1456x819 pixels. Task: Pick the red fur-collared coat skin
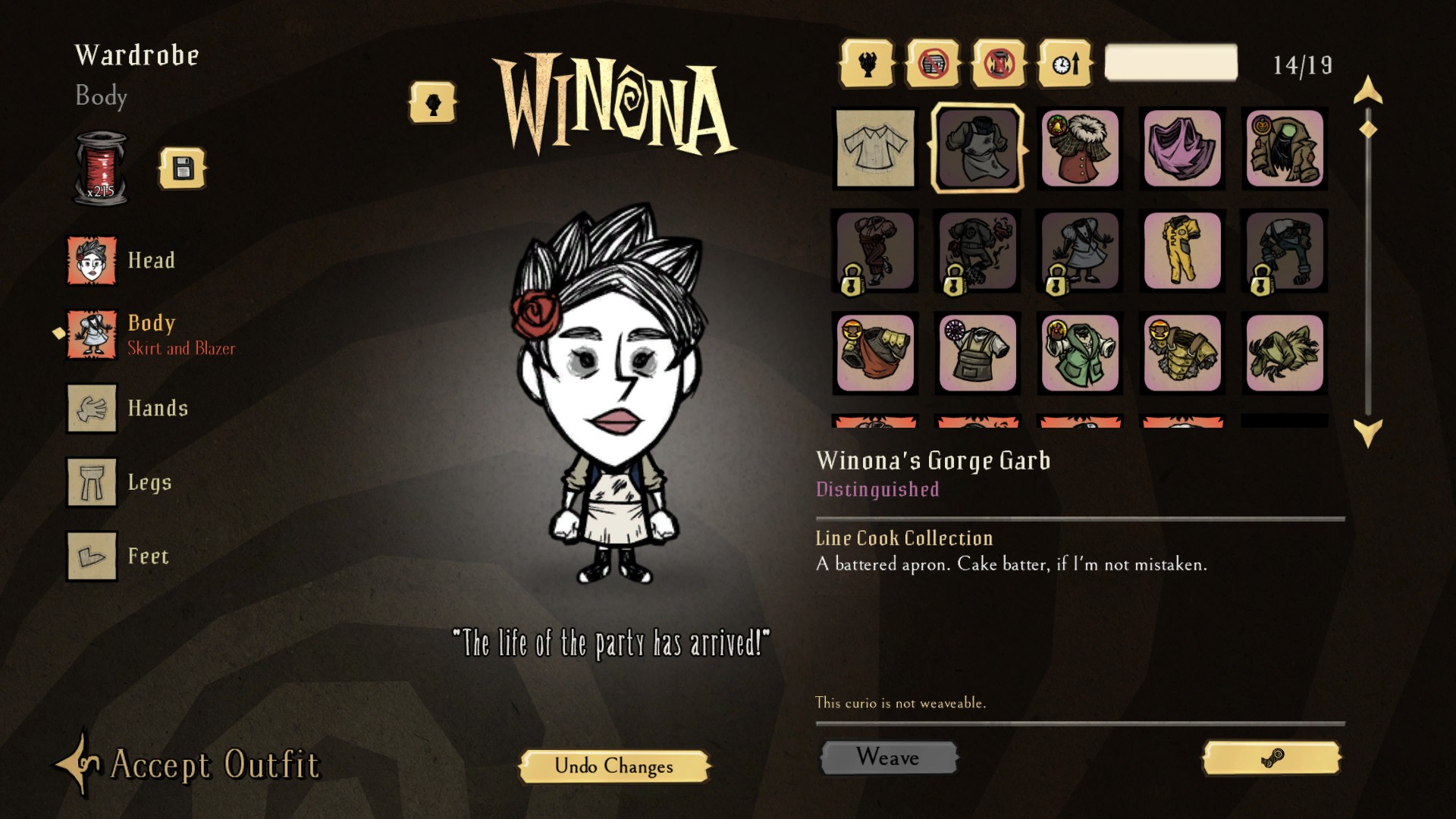(x=1080, y=148)
